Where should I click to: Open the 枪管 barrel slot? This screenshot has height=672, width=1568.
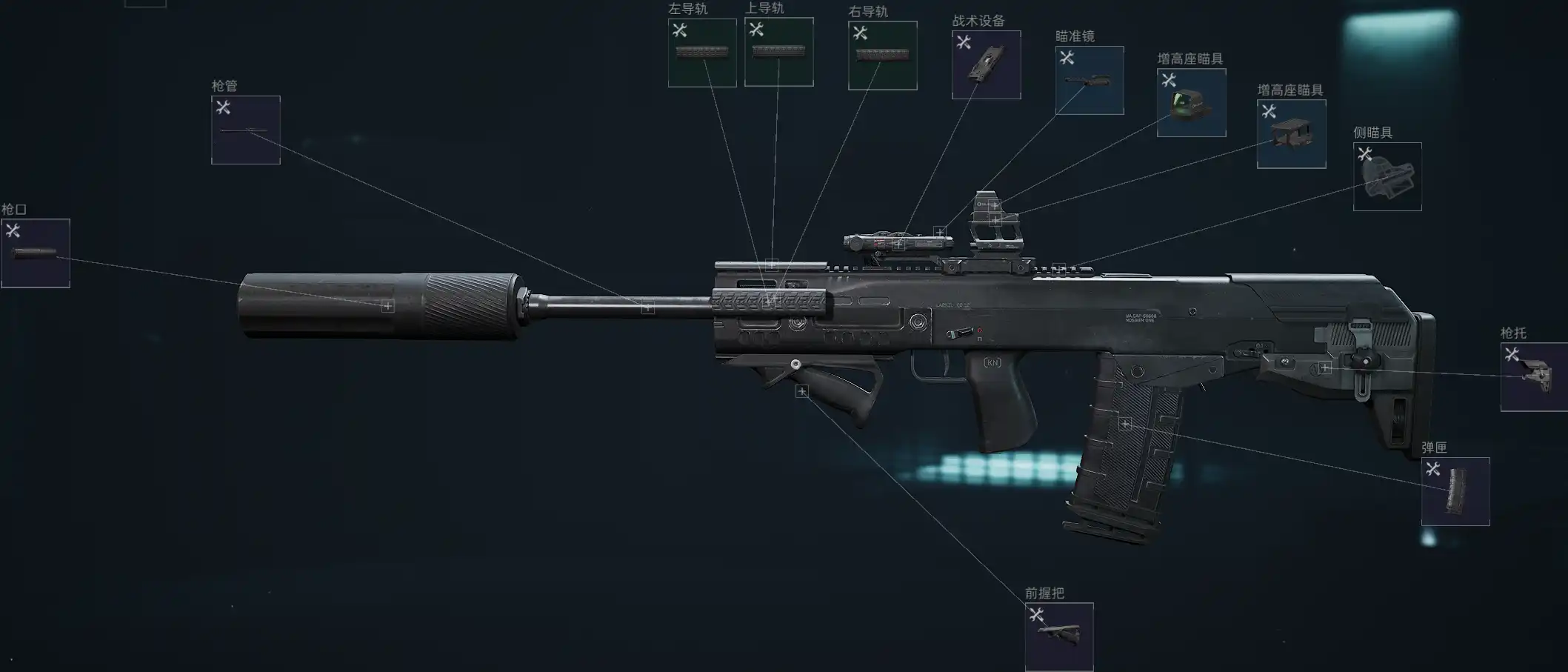pyautogui.click(x=246, y=130)
